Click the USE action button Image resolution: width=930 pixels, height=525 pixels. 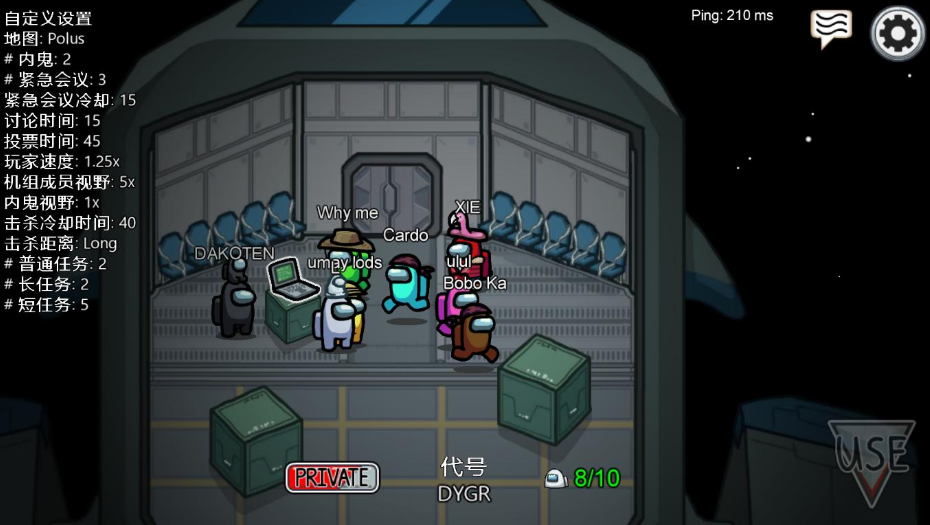[x=871, y=459]
